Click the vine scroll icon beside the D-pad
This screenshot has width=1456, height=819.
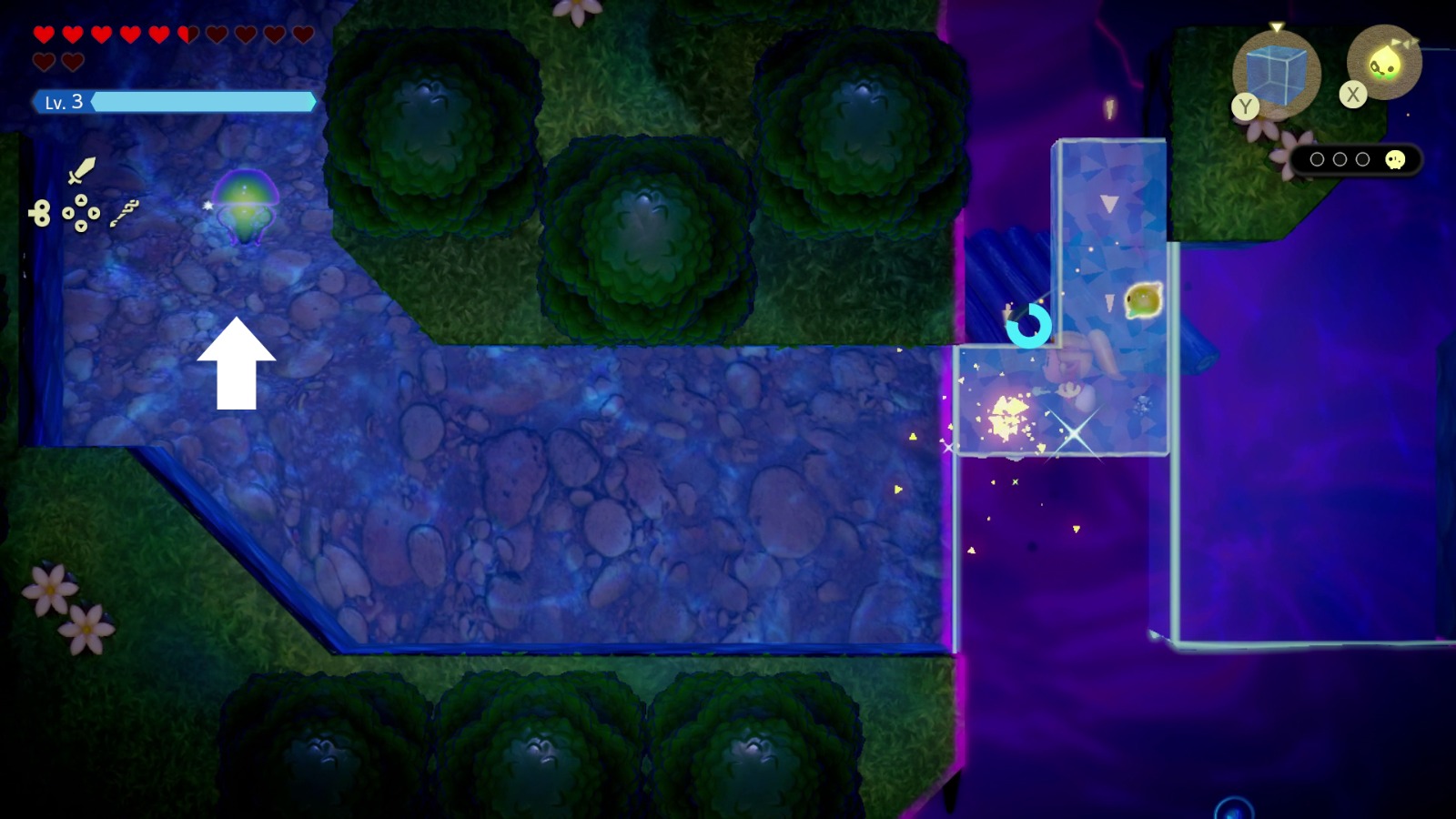pos(125,214)
